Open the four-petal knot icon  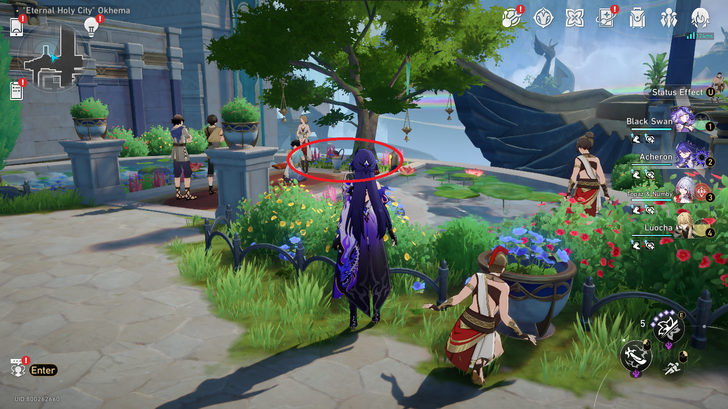[x=575, y=17]
